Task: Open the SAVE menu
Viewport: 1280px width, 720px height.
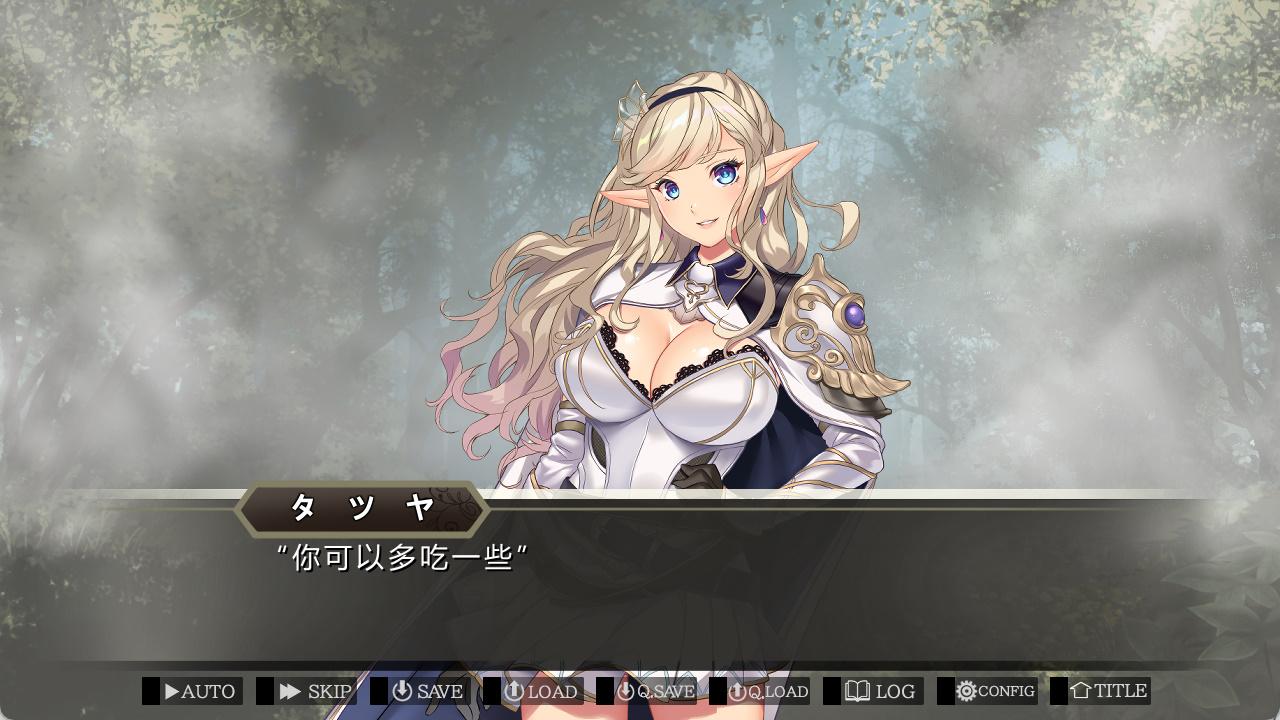Action: (428, 691)
